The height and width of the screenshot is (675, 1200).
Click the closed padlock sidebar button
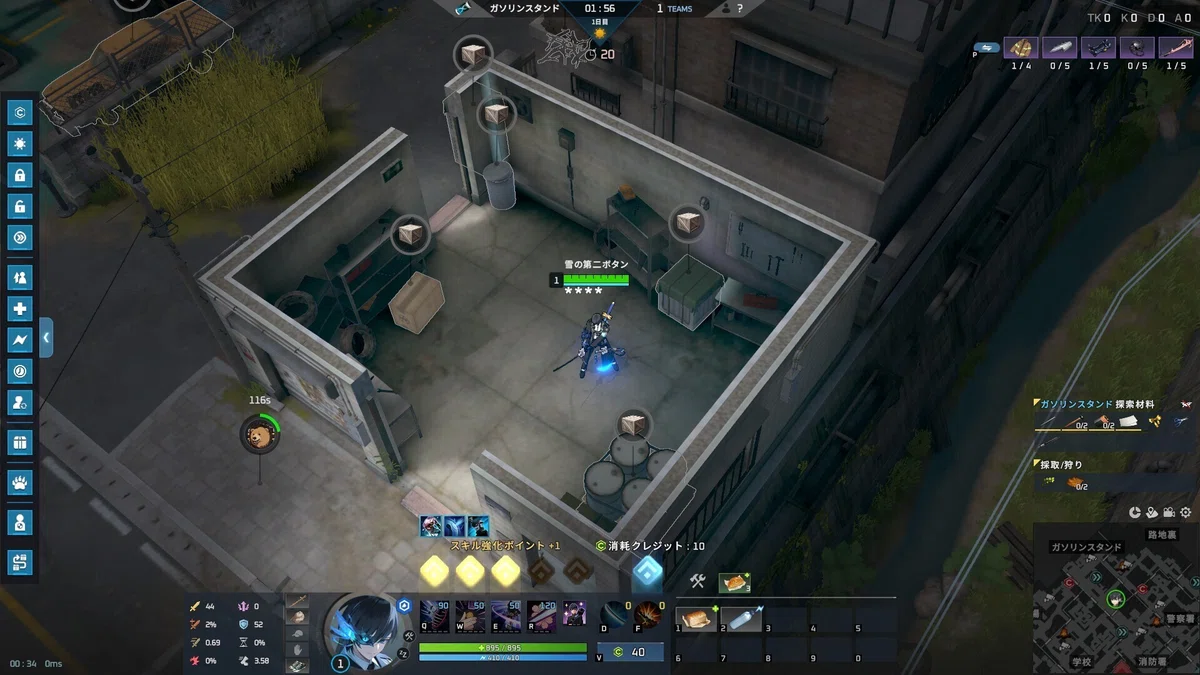click(x=20, y=176)
